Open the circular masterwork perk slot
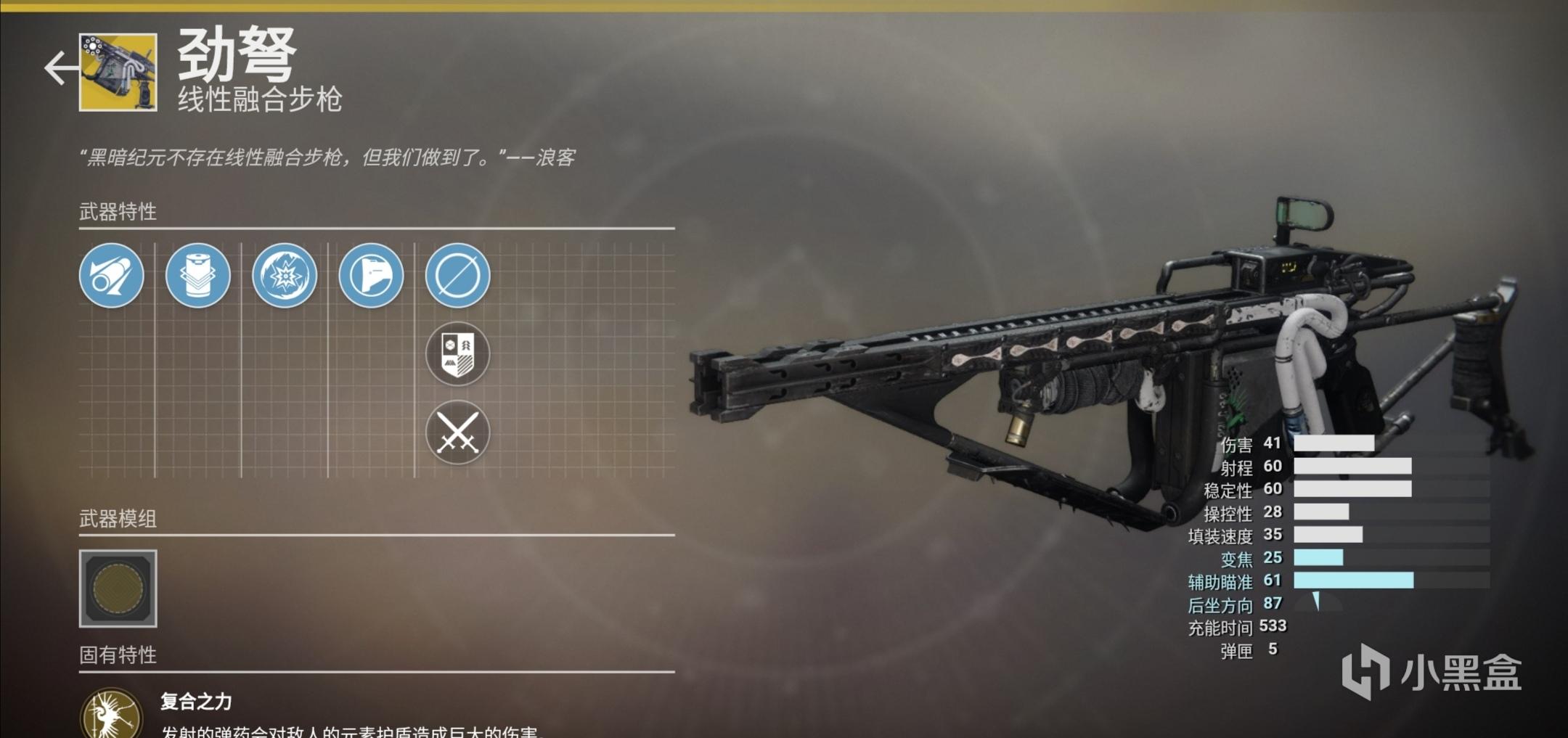The height and width of the screenshot is (738, 1568). [x=457, y=276]
